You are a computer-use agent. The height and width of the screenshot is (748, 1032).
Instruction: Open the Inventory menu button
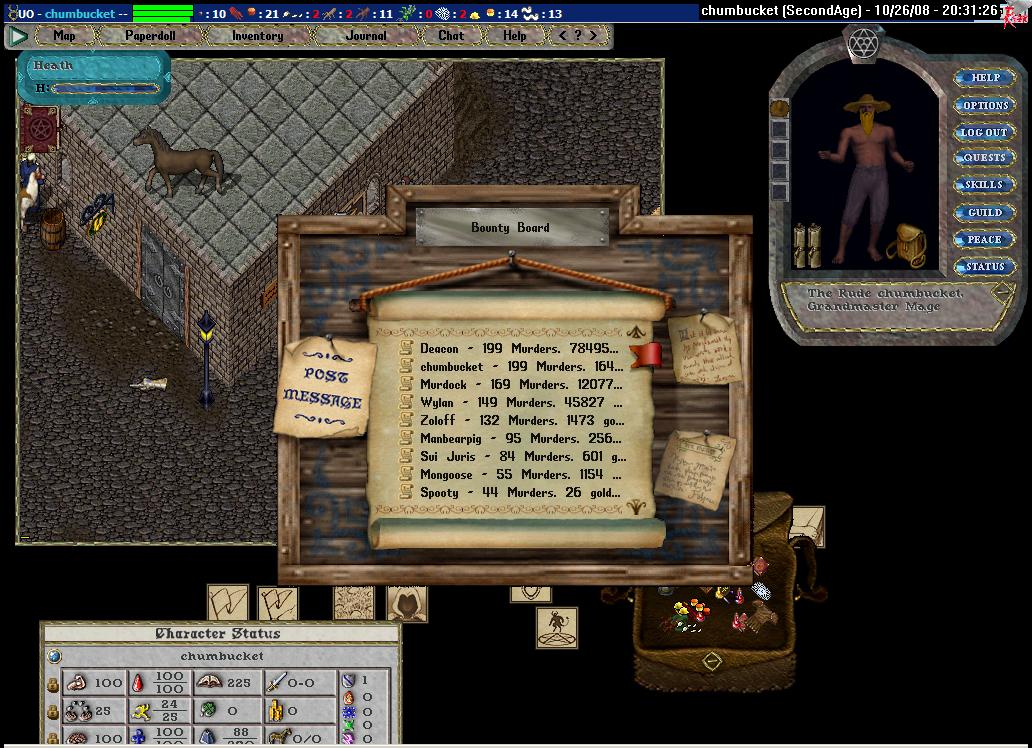tap(257, 35)
